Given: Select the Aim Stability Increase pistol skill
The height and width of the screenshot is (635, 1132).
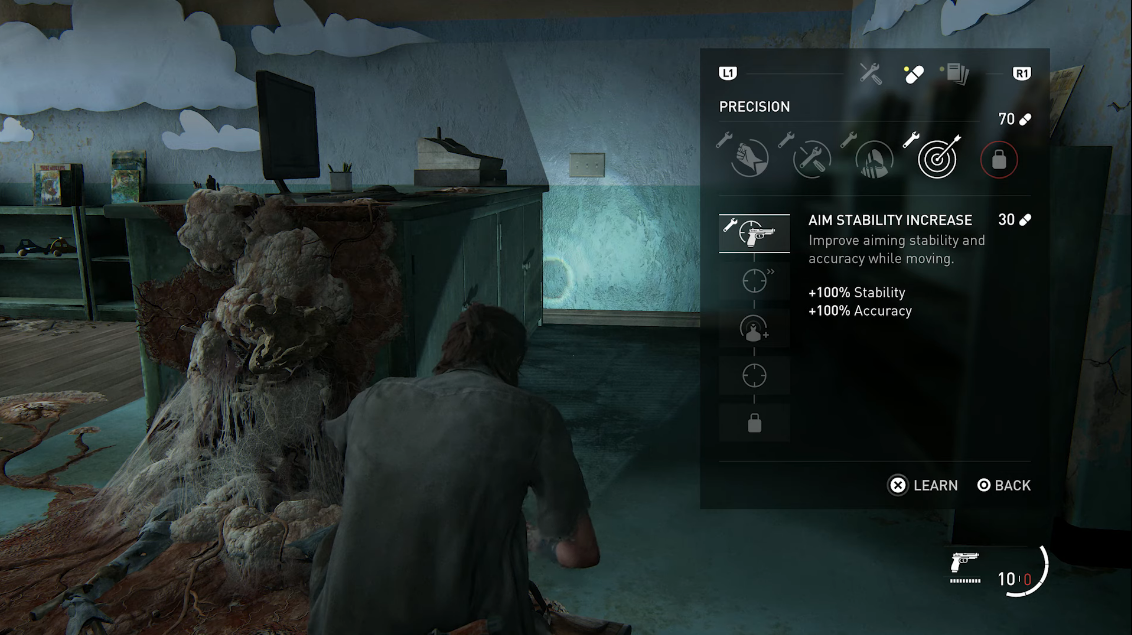Looking at the screenshot, I should click(754, 233).
